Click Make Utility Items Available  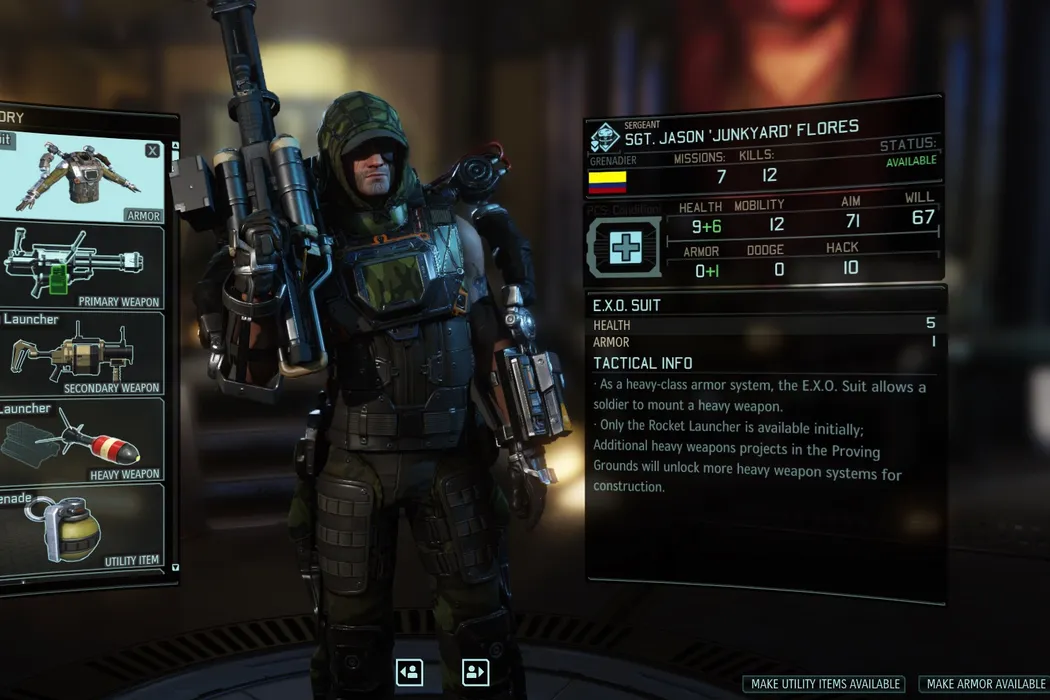pyautogui.click(x=823, y=684)
